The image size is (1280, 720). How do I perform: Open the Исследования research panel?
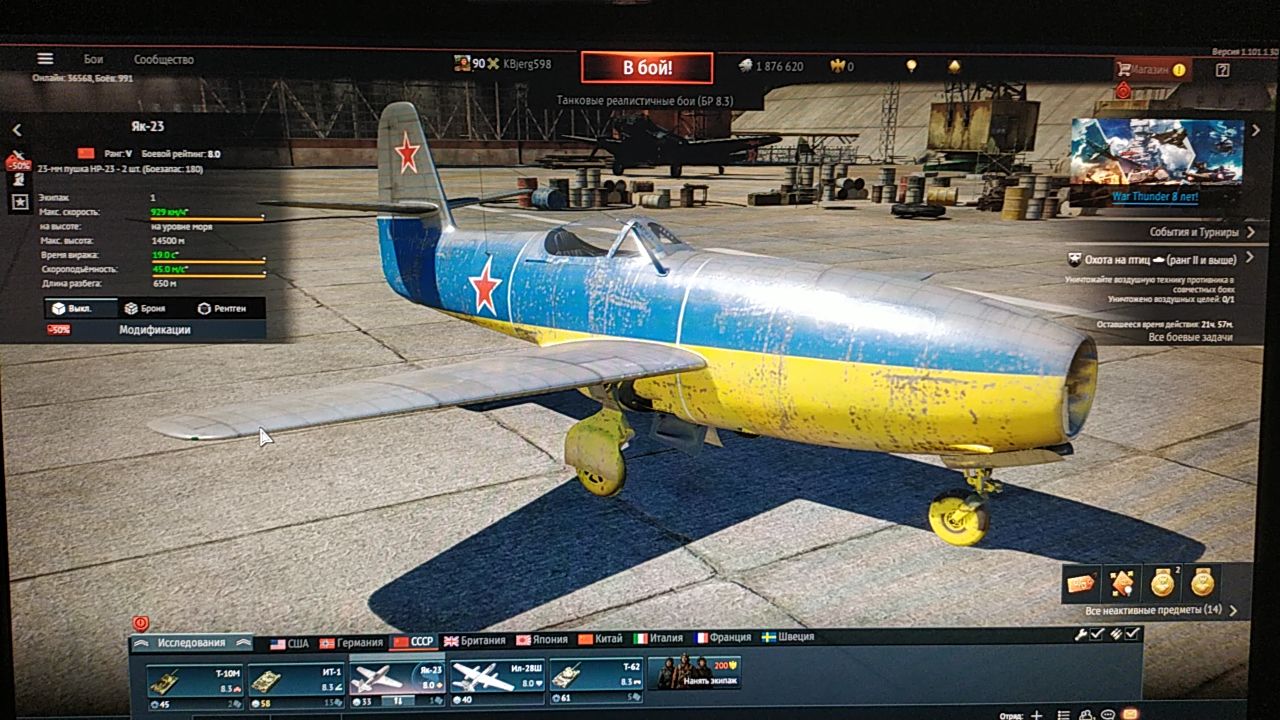point(191,643)
